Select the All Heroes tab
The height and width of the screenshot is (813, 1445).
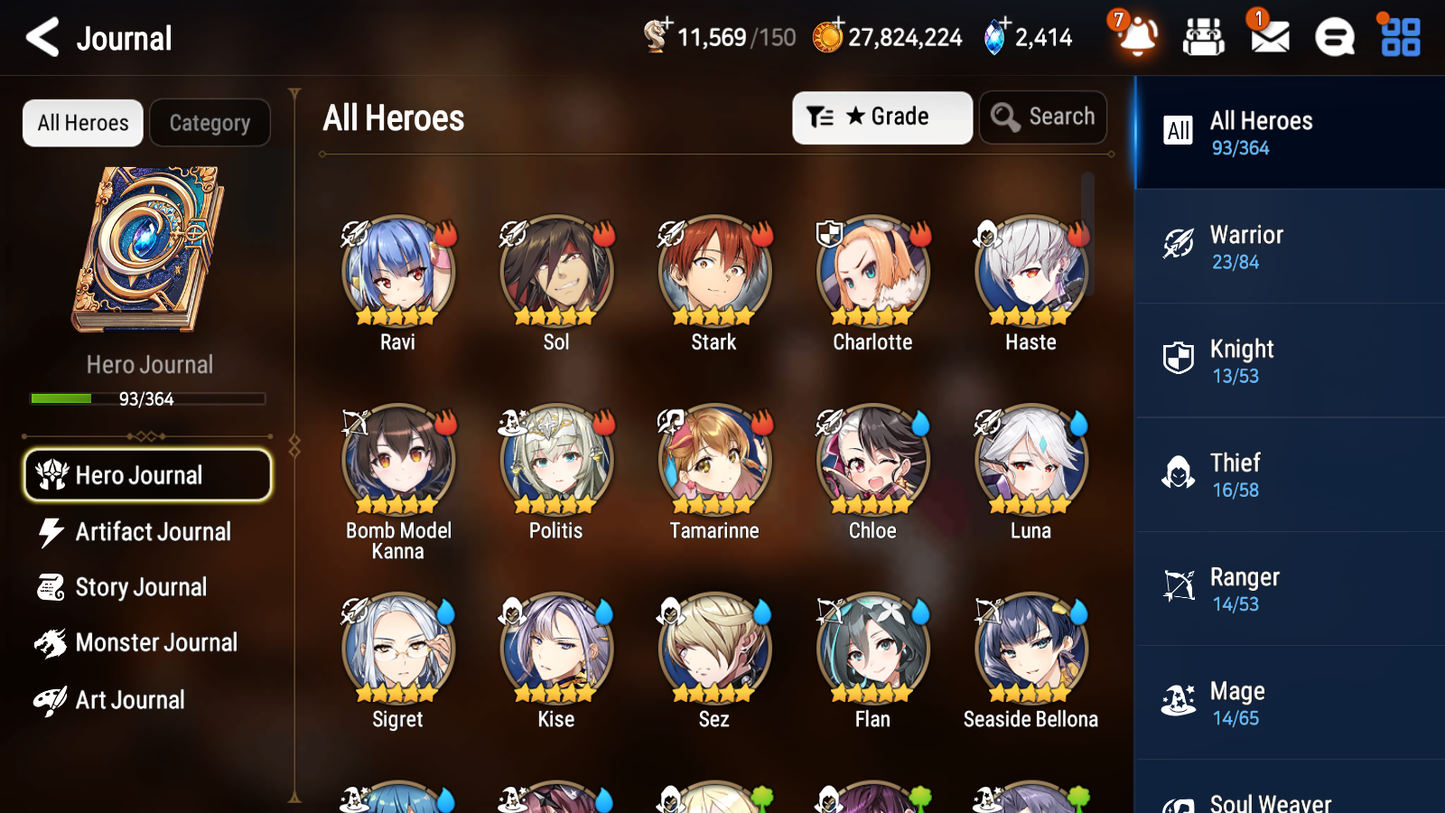[82, 122]
